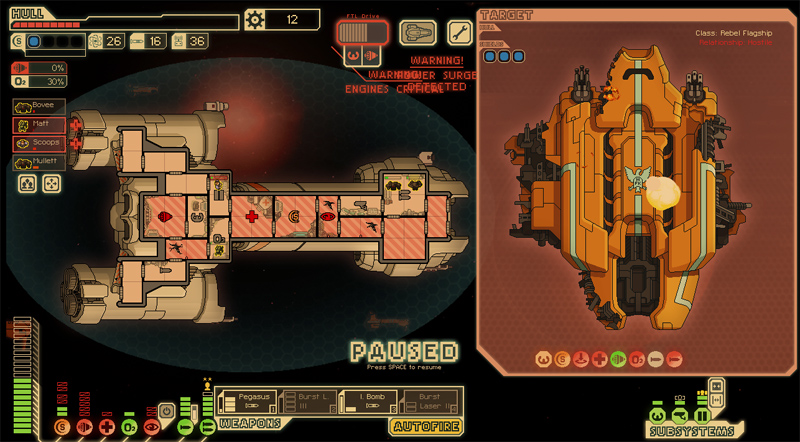Click the sensors eye system icon
Screen dimensions: 800x442
coord(152,427)
